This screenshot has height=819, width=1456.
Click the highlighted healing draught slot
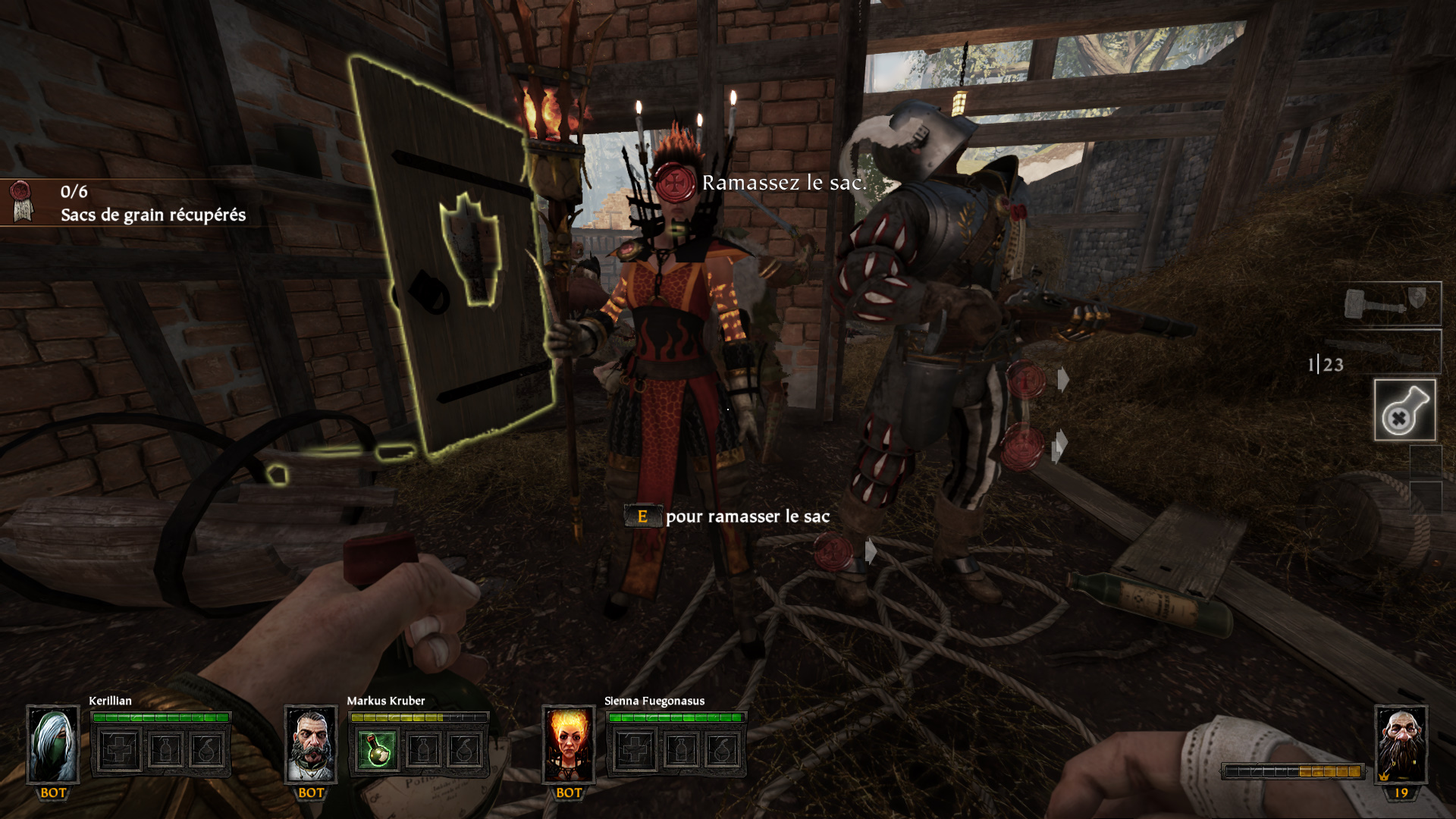[x=1404, y=410]
